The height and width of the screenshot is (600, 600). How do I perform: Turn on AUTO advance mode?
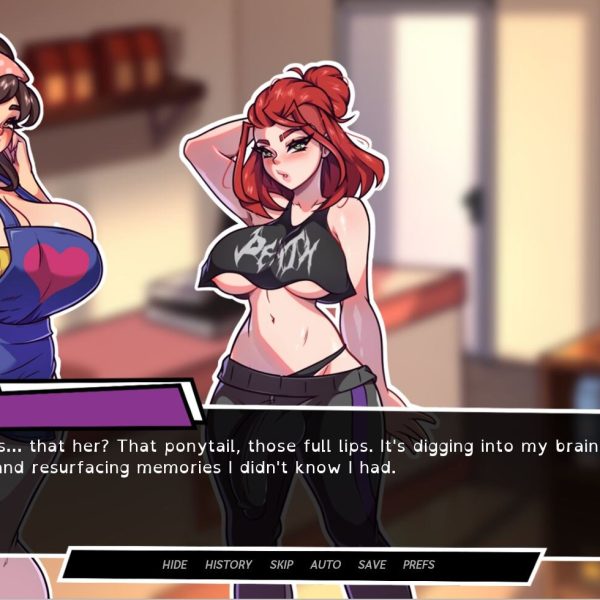[325, 565]
